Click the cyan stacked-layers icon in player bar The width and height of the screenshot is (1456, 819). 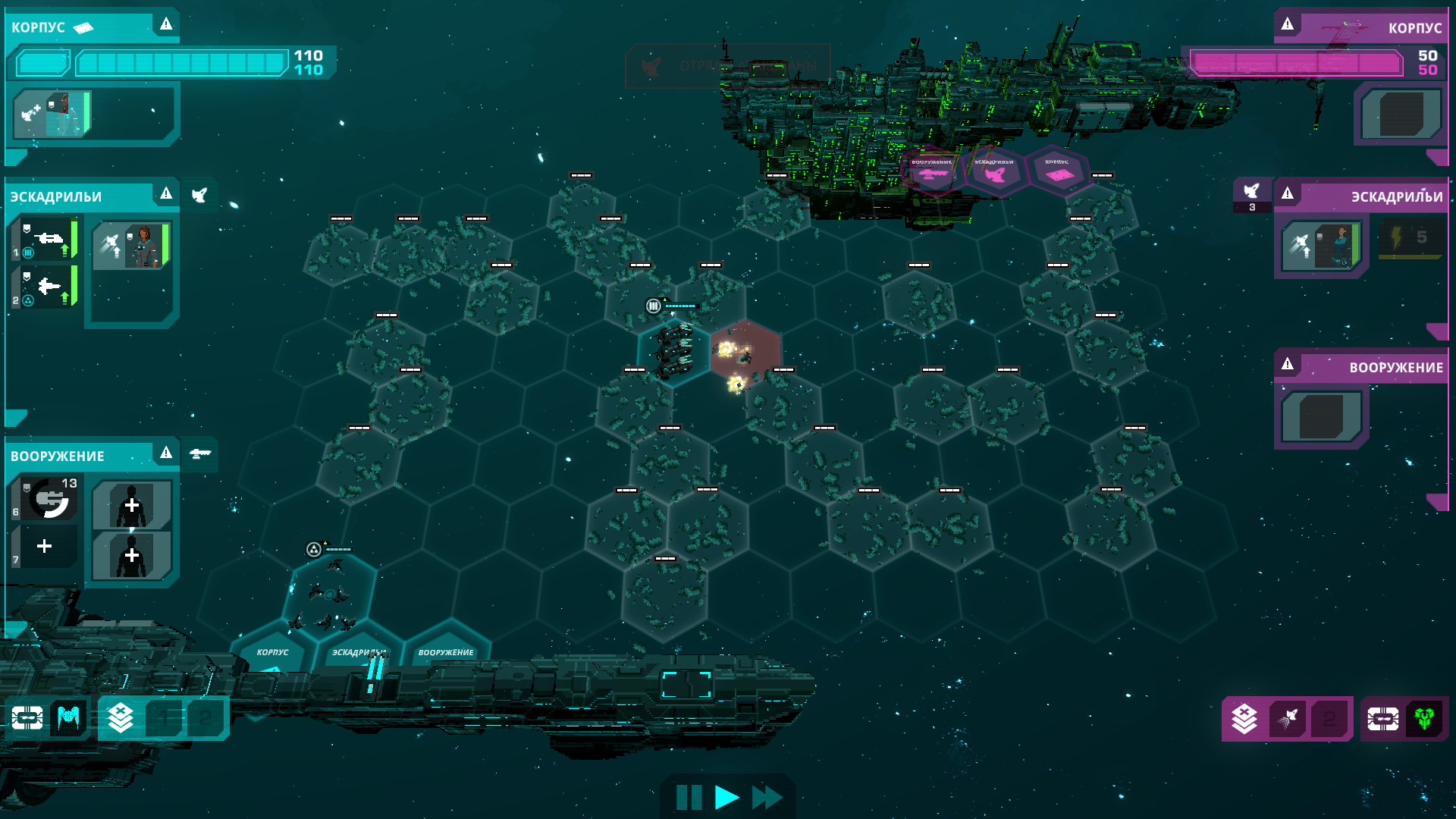121,717
